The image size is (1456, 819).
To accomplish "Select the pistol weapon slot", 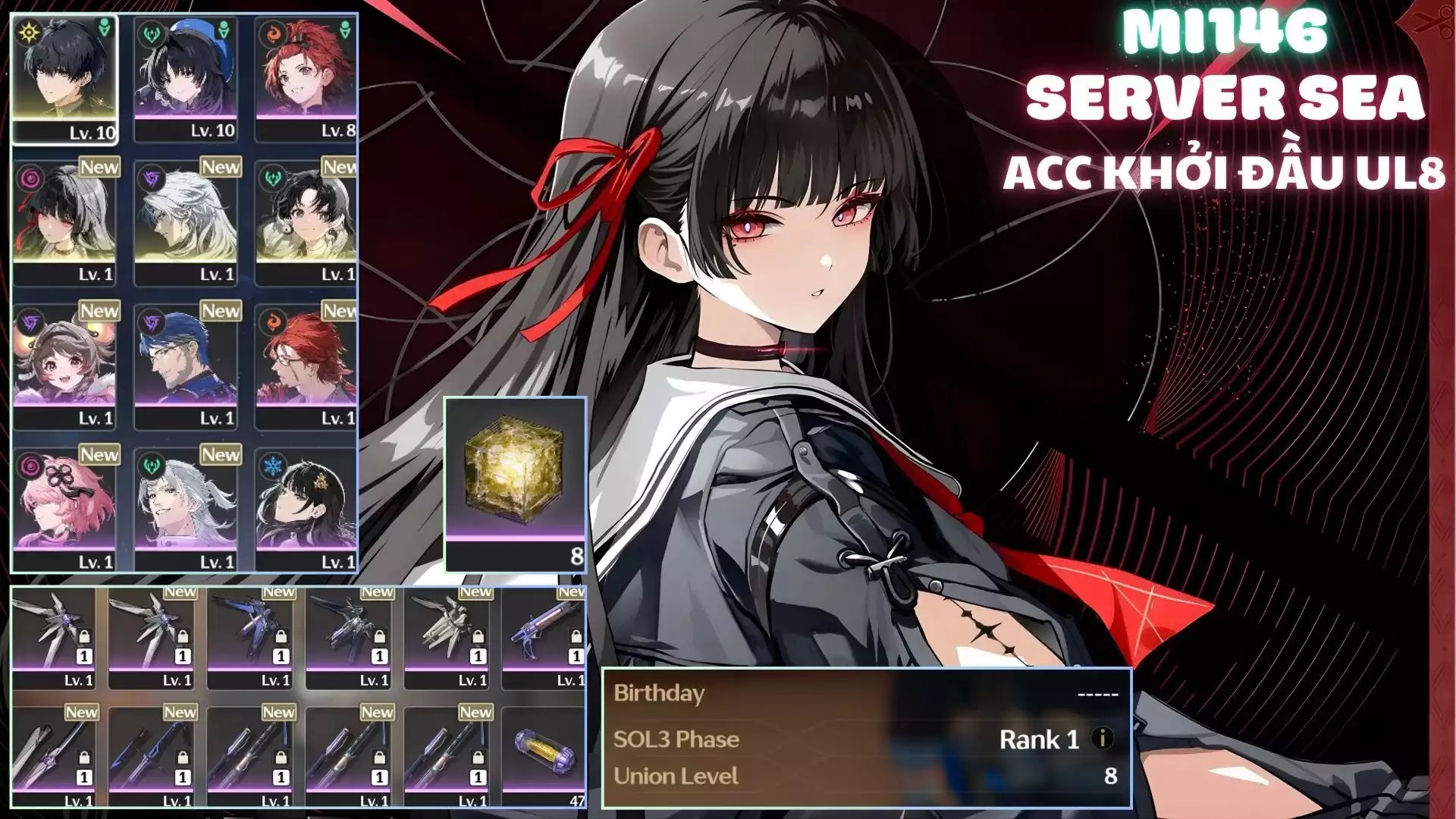I will (543, 637).
